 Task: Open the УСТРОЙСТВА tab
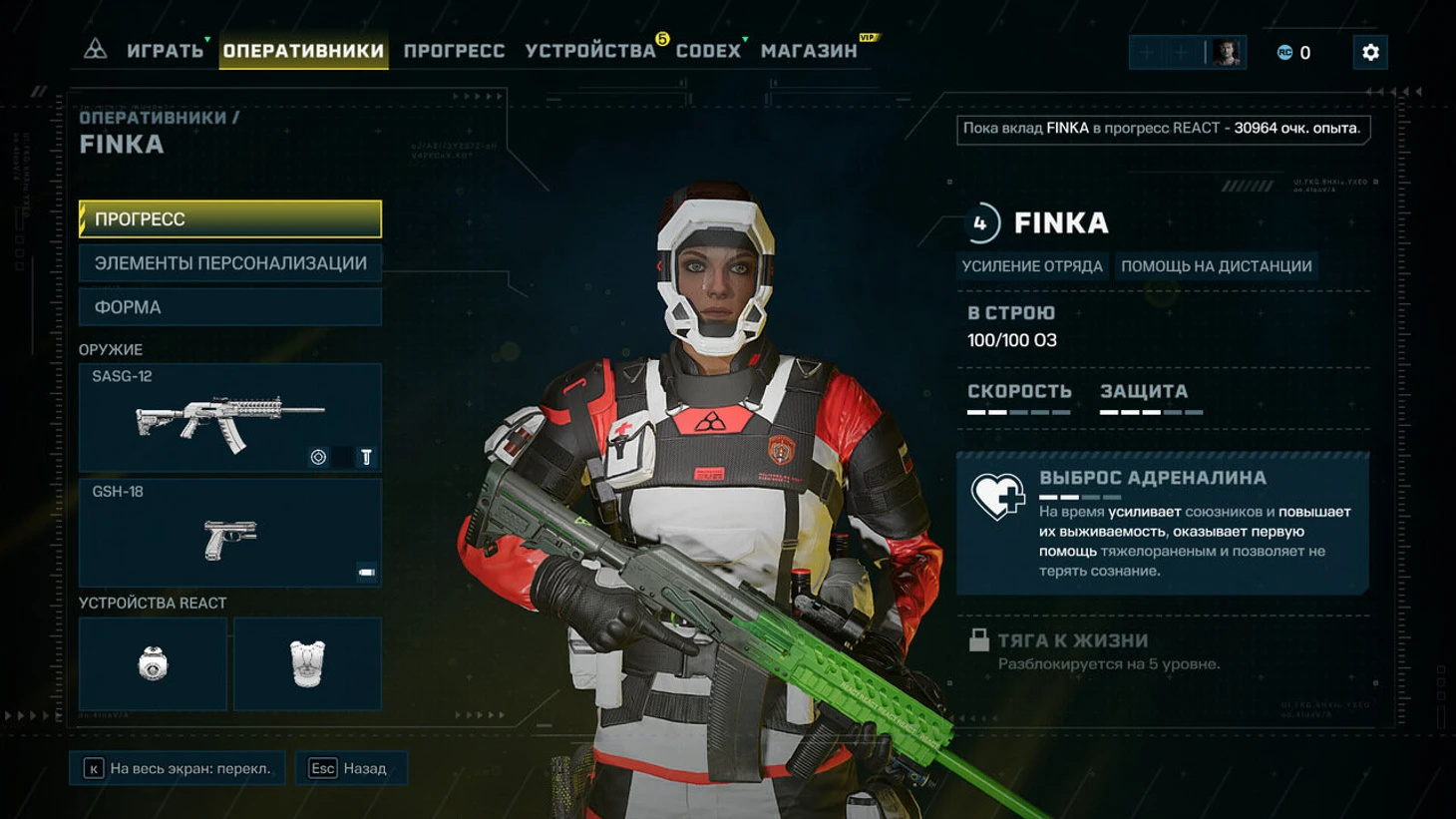[589, 51]
